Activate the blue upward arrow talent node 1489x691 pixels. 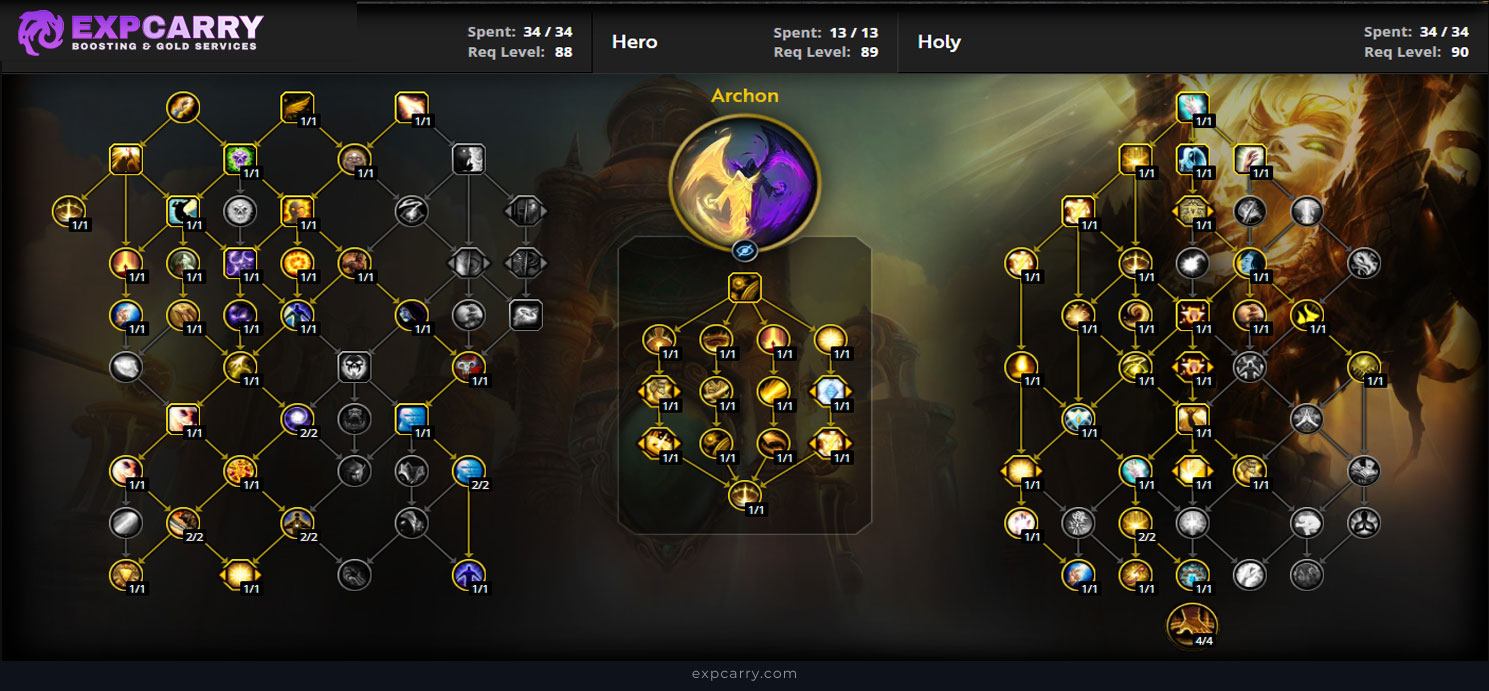[469, 573]
